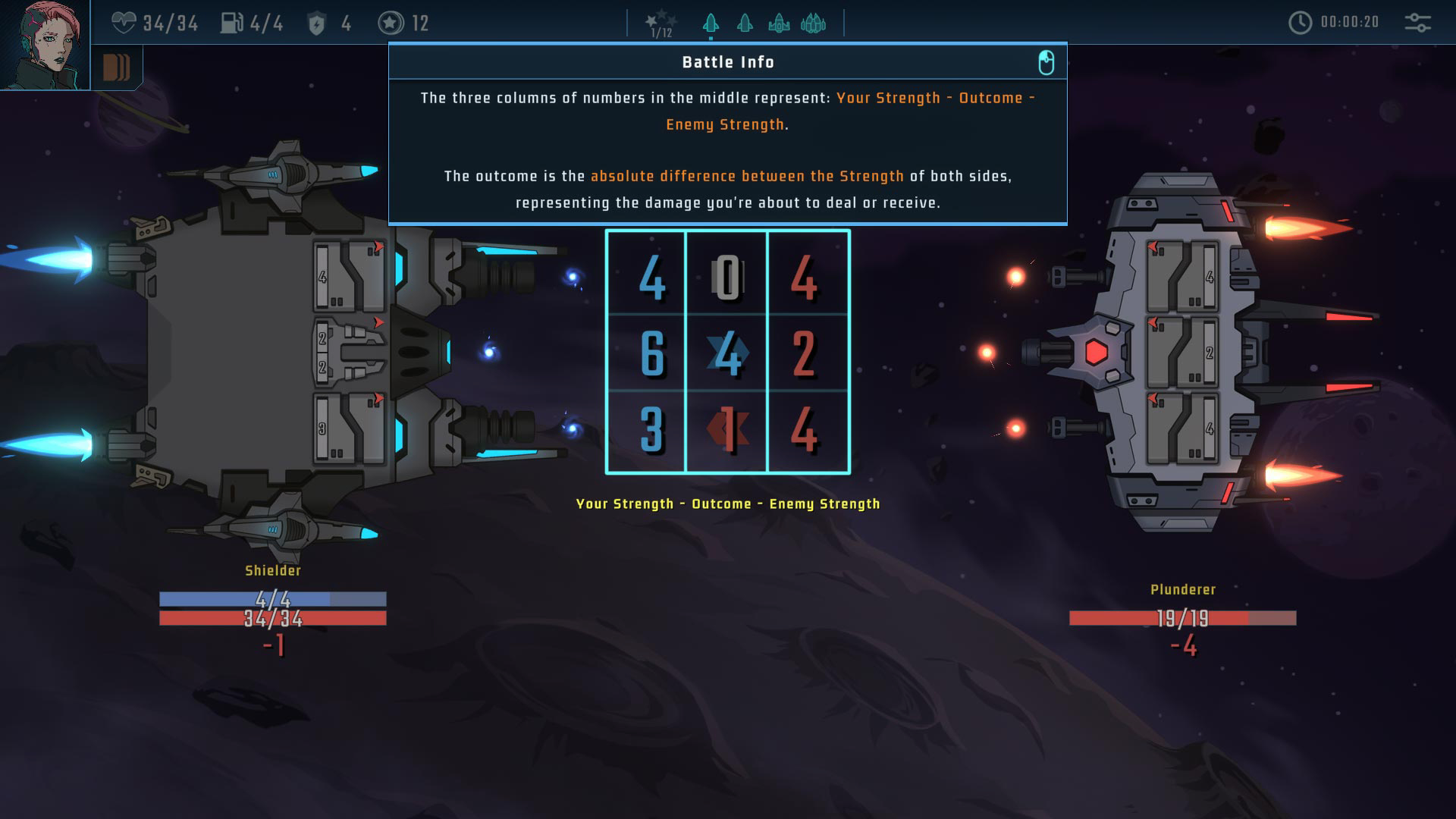
Task: Click the enemy strength tile showing 2
Action: click(804, 353)
